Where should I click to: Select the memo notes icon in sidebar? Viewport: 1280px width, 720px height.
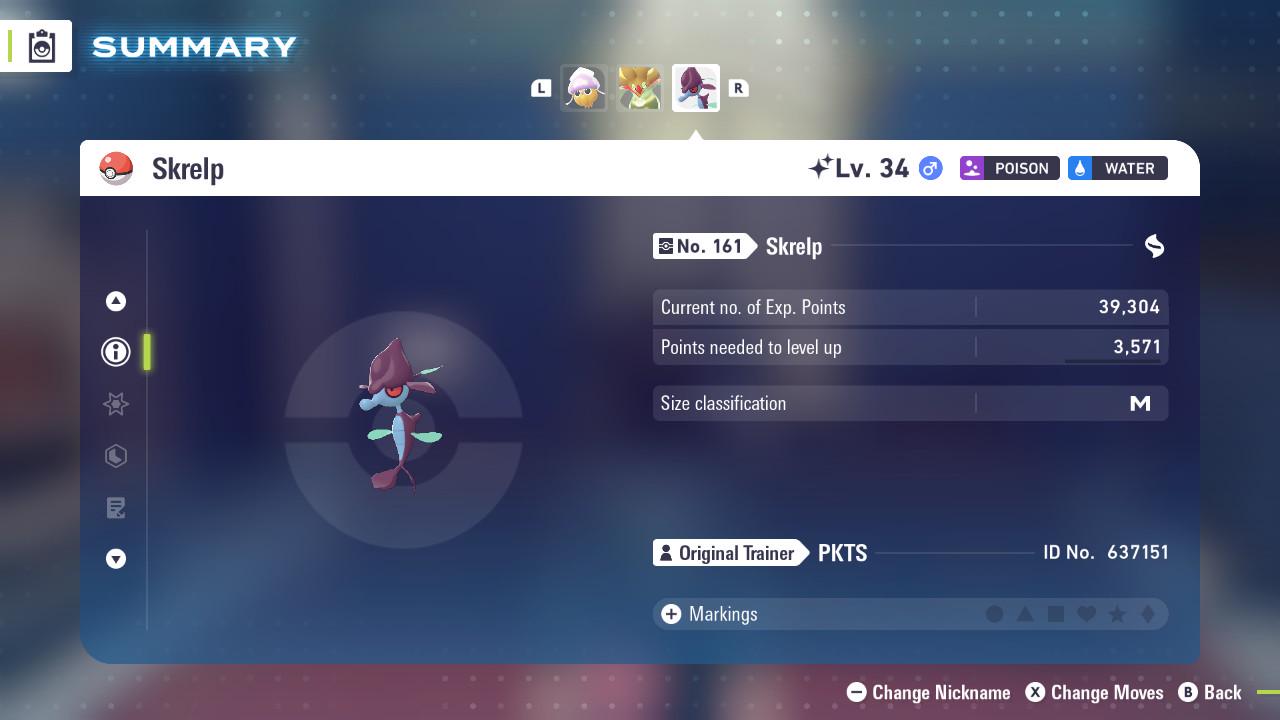[115, 508]
